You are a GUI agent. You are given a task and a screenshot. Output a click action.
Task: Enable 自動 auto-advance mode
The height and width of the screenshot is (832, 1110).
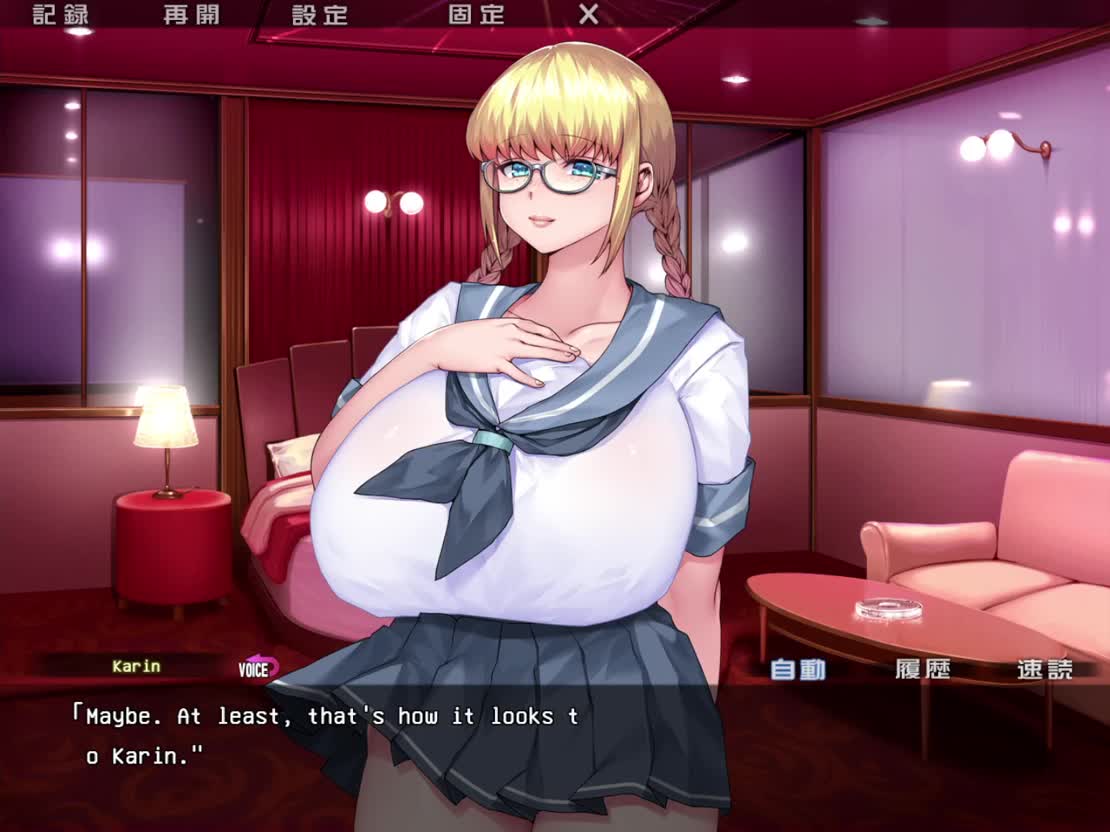[798, 669]
